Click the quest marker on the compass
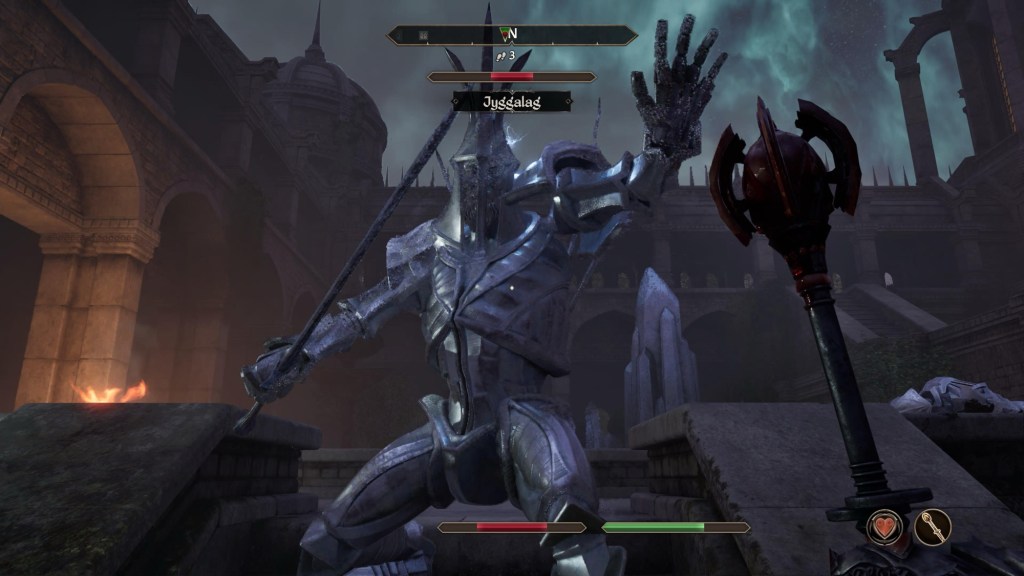Screen dimensions: 1024x576 [504, 34]
